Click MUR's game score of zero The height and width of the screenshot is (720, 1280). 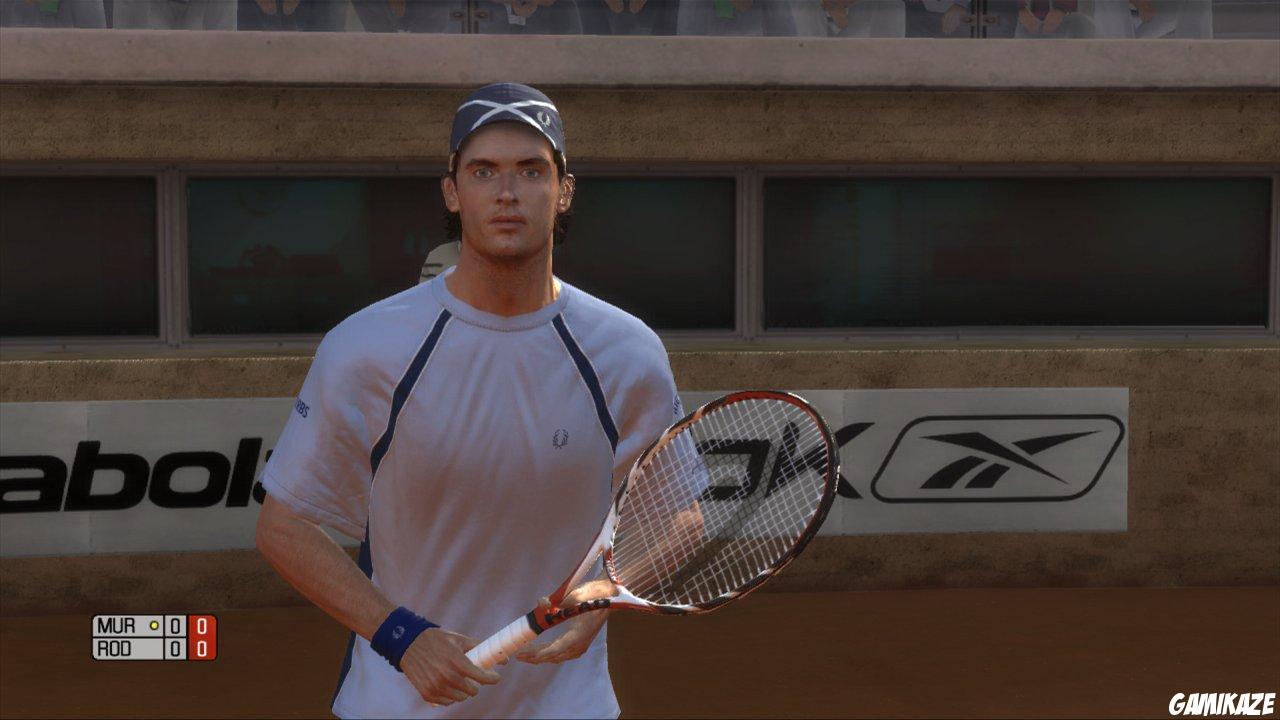(176, 625)
